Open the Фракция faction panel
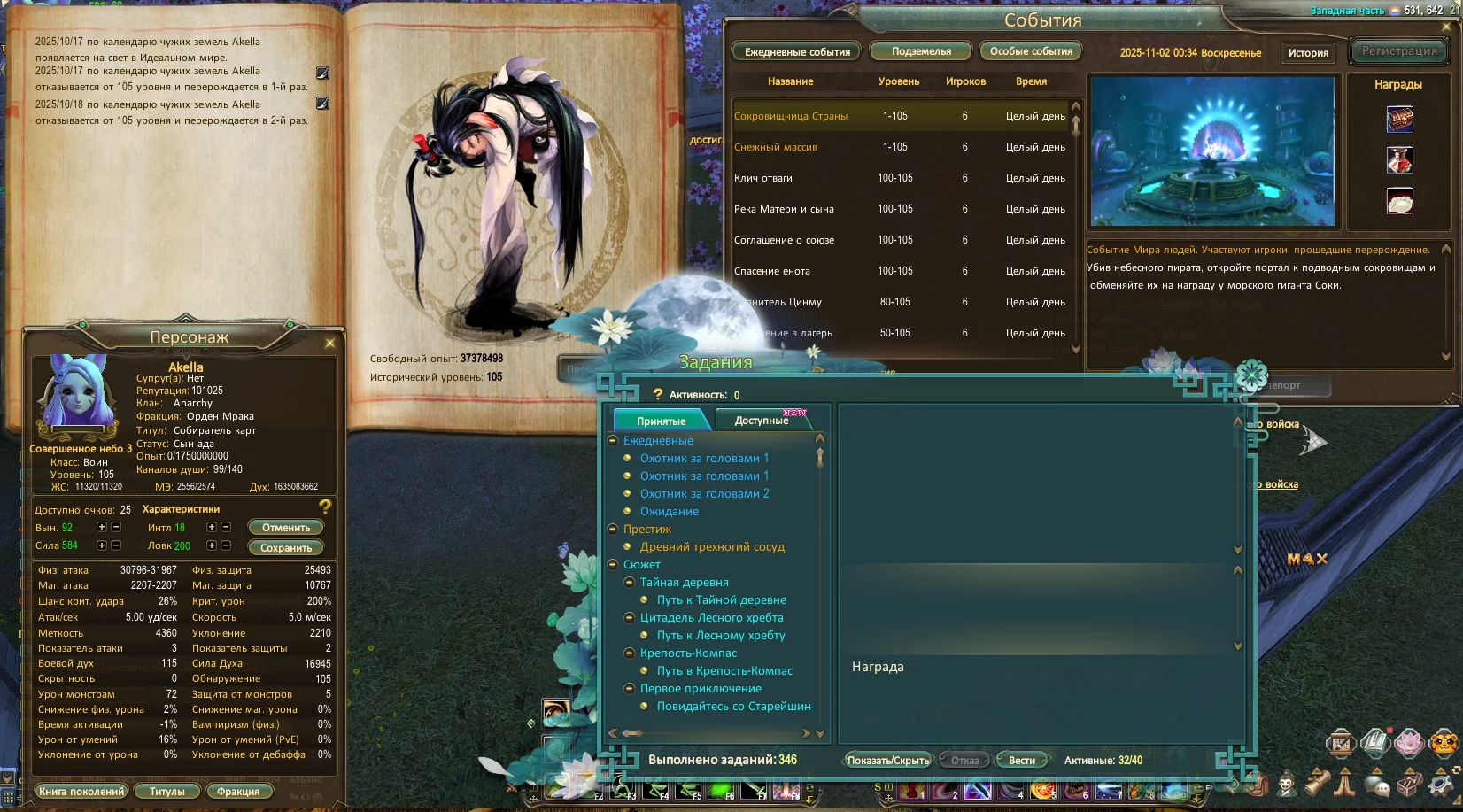The width and height of the screenshot is (1463, 812). pos(238,792)
